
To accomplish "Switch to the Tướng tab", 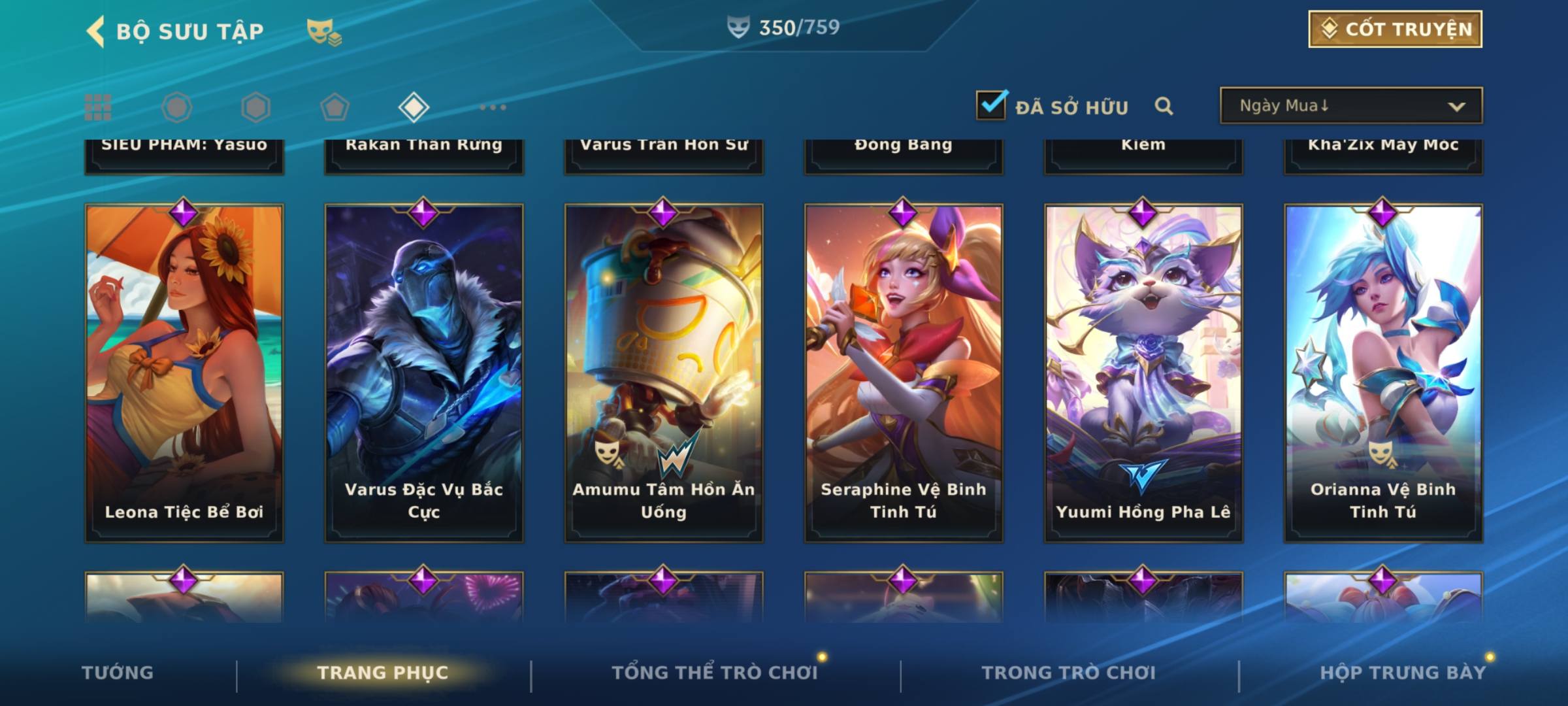I will (x=118, y=673).
